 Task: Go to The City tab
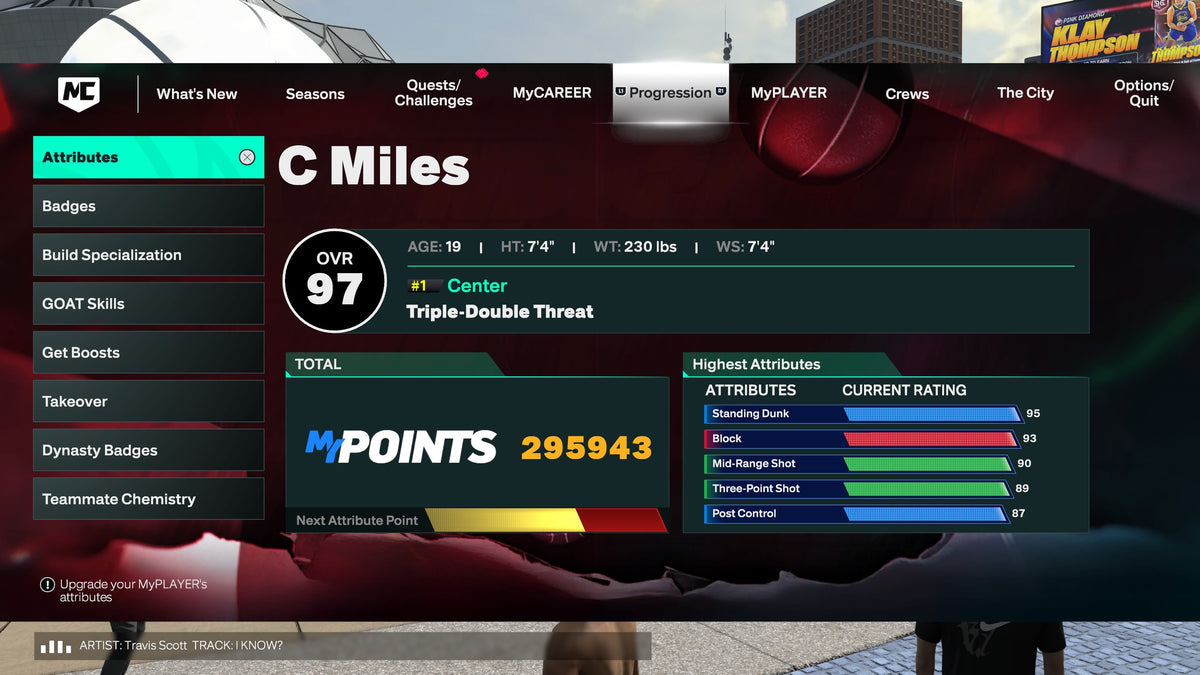[1025, 93]
